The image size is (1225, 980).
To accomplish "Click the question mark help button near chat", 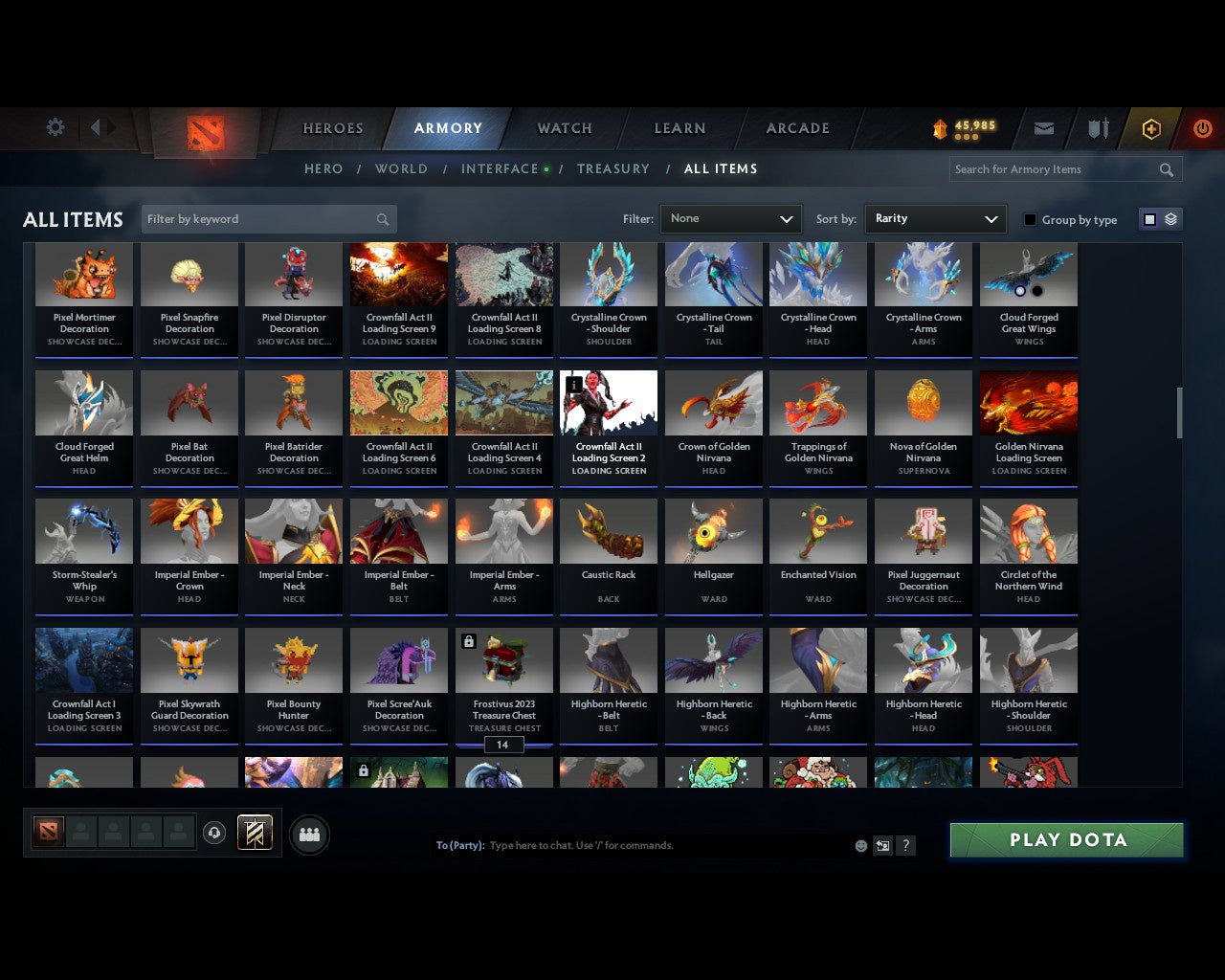I will click(x=905, y=845).
